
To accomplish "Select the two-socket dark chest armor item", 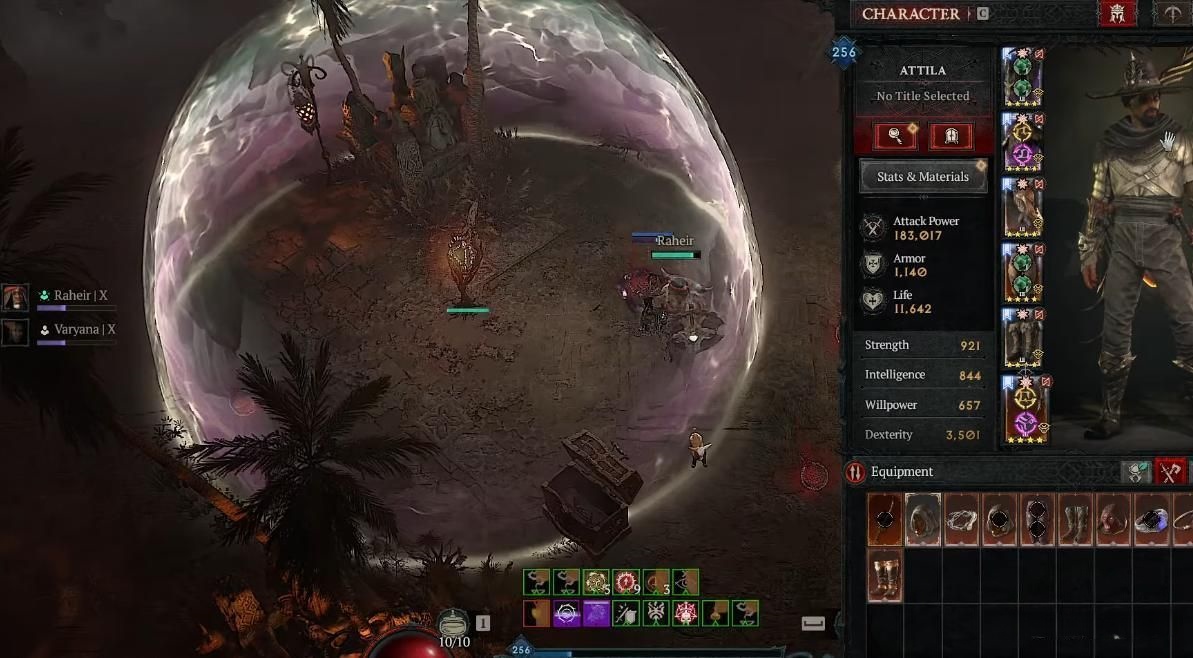I will (x=1037, y=519).
